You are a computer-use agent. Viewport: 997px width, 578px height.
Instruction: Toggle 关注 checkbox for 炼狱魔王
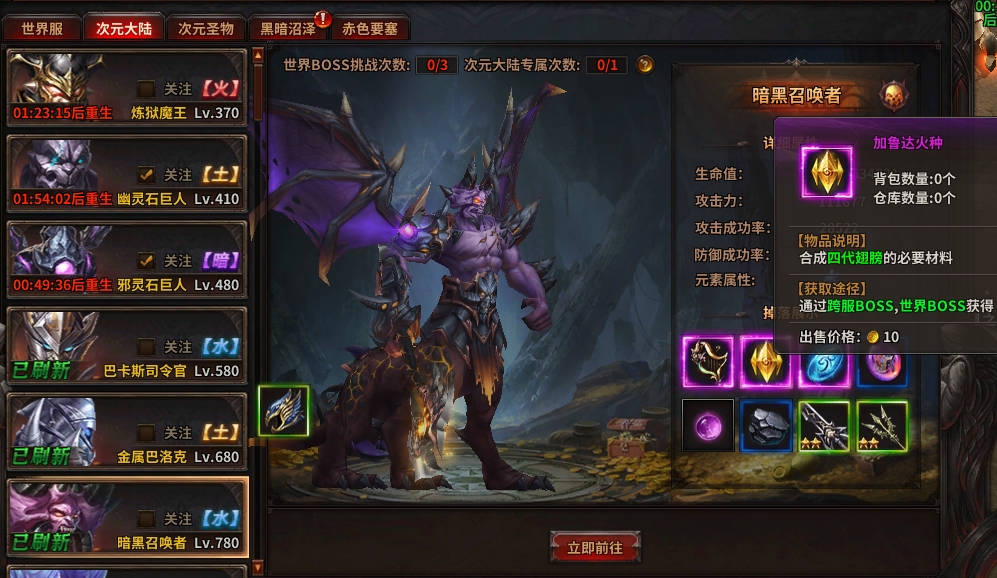147,89
